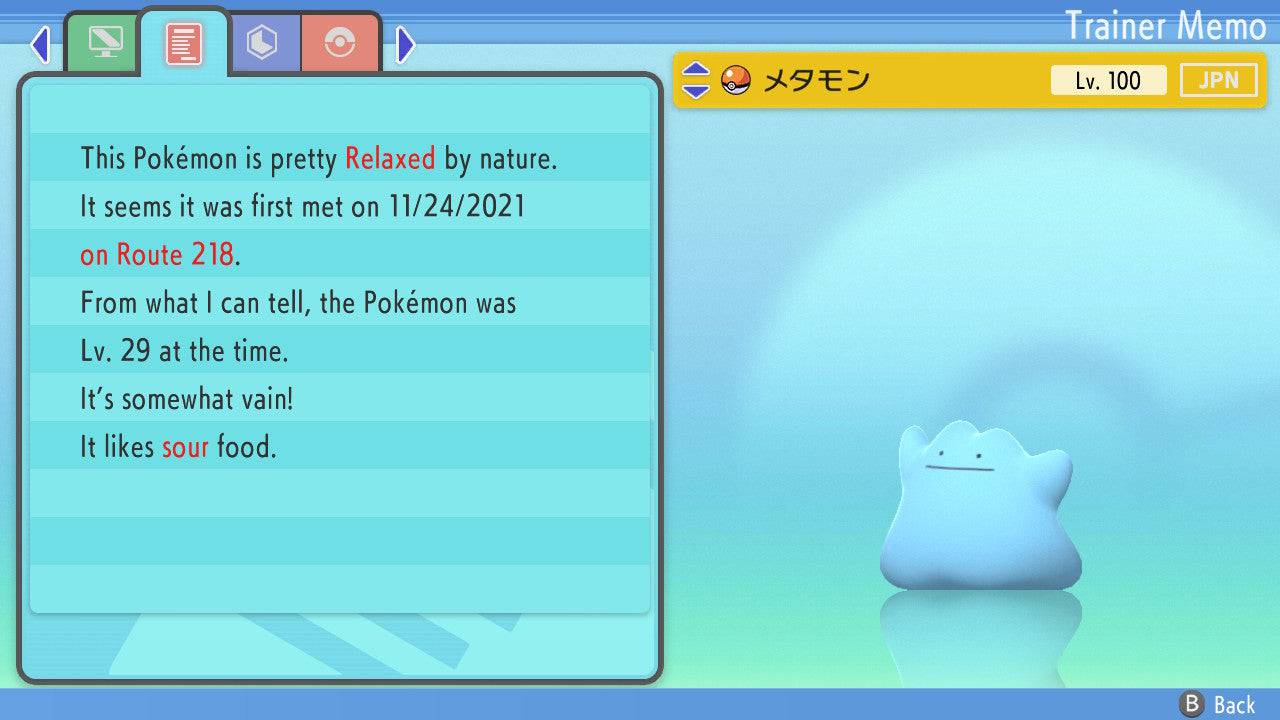Select the red Trainer Memo document icon
Image resolution: width=1280 pixels, height=720 pixels.
pyautogui.click(x=182, y=42)
